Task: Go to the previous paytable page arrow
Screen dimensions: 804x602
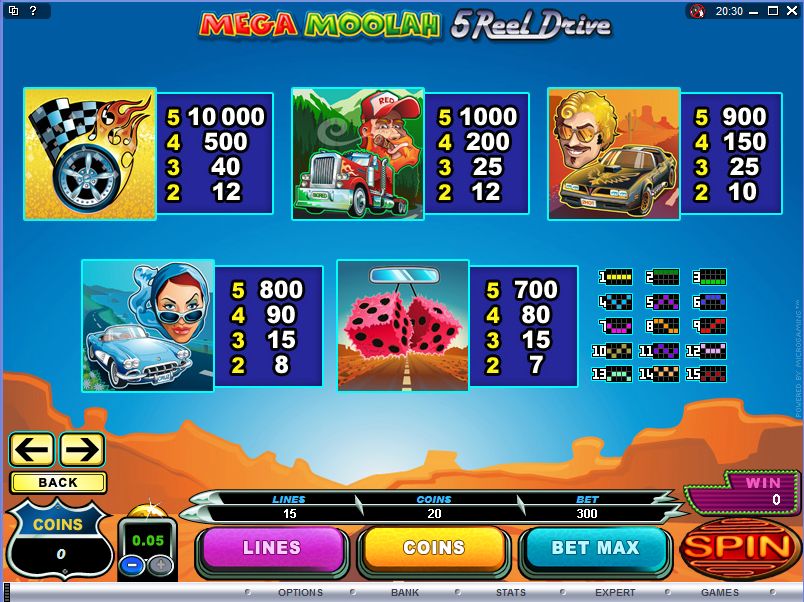Action: [32, 449]
